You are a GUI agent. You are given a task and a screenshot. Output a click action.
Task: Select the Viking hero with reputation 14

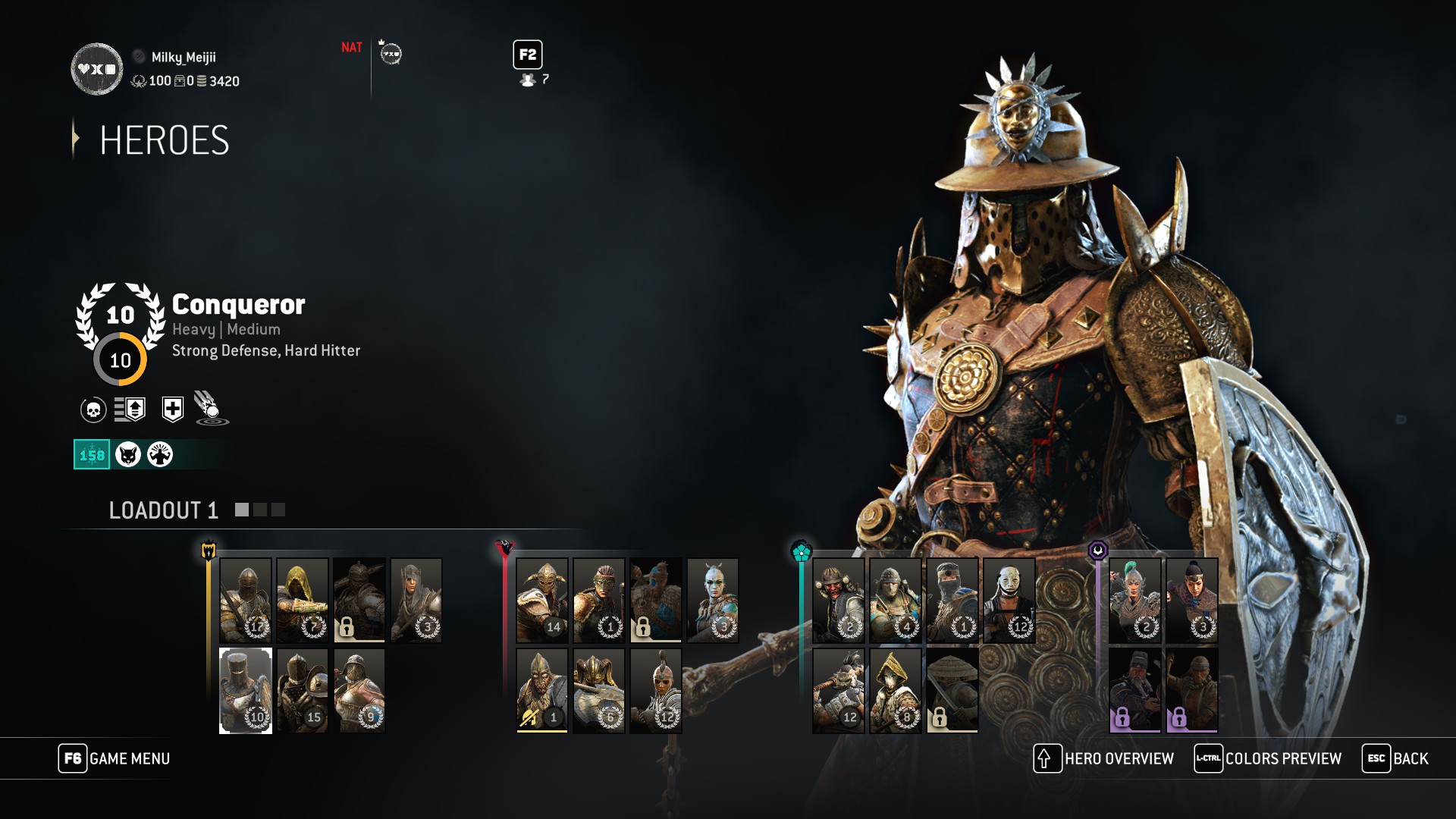[x=542, y=600]
